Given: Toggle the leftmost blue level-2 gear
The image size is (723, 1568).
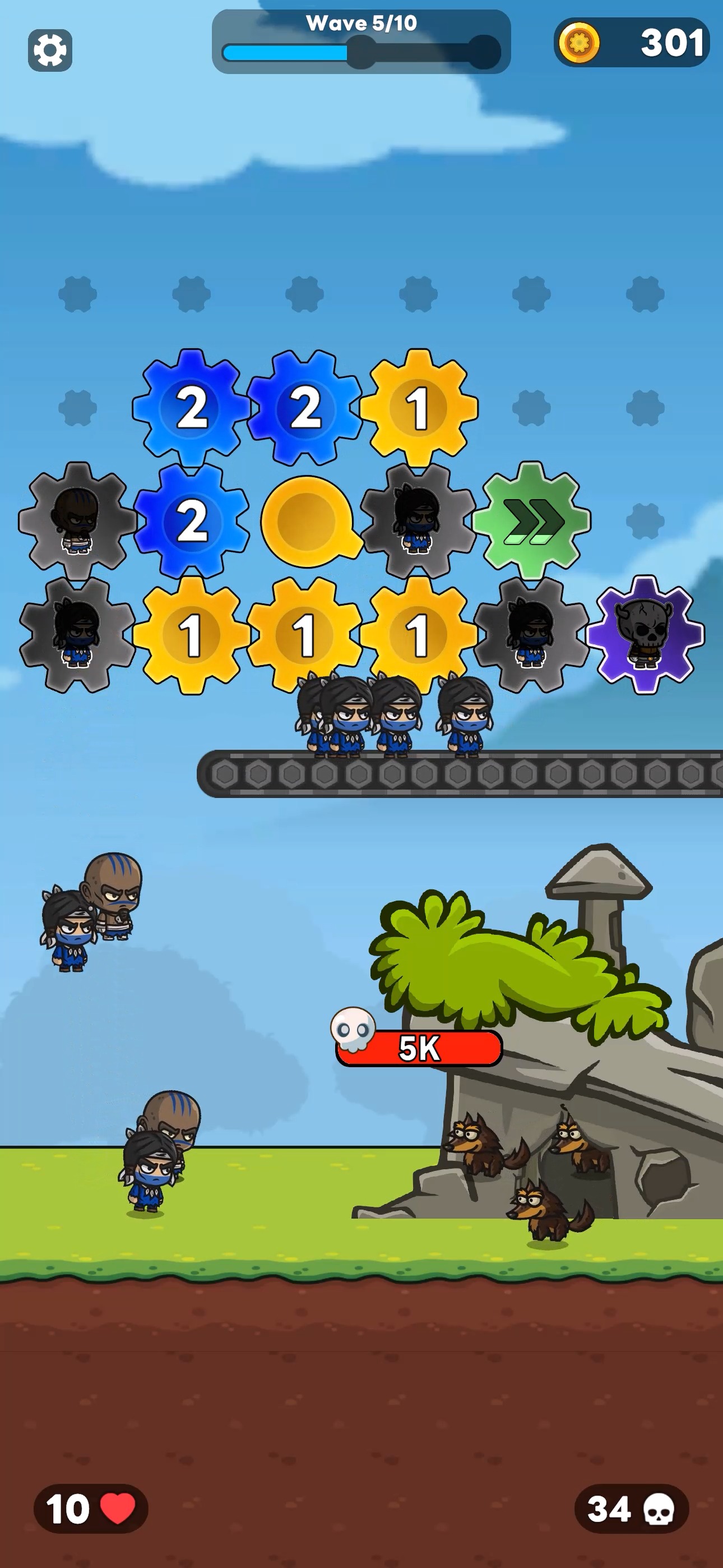Looking at the screenshot, I should [192, 407].
